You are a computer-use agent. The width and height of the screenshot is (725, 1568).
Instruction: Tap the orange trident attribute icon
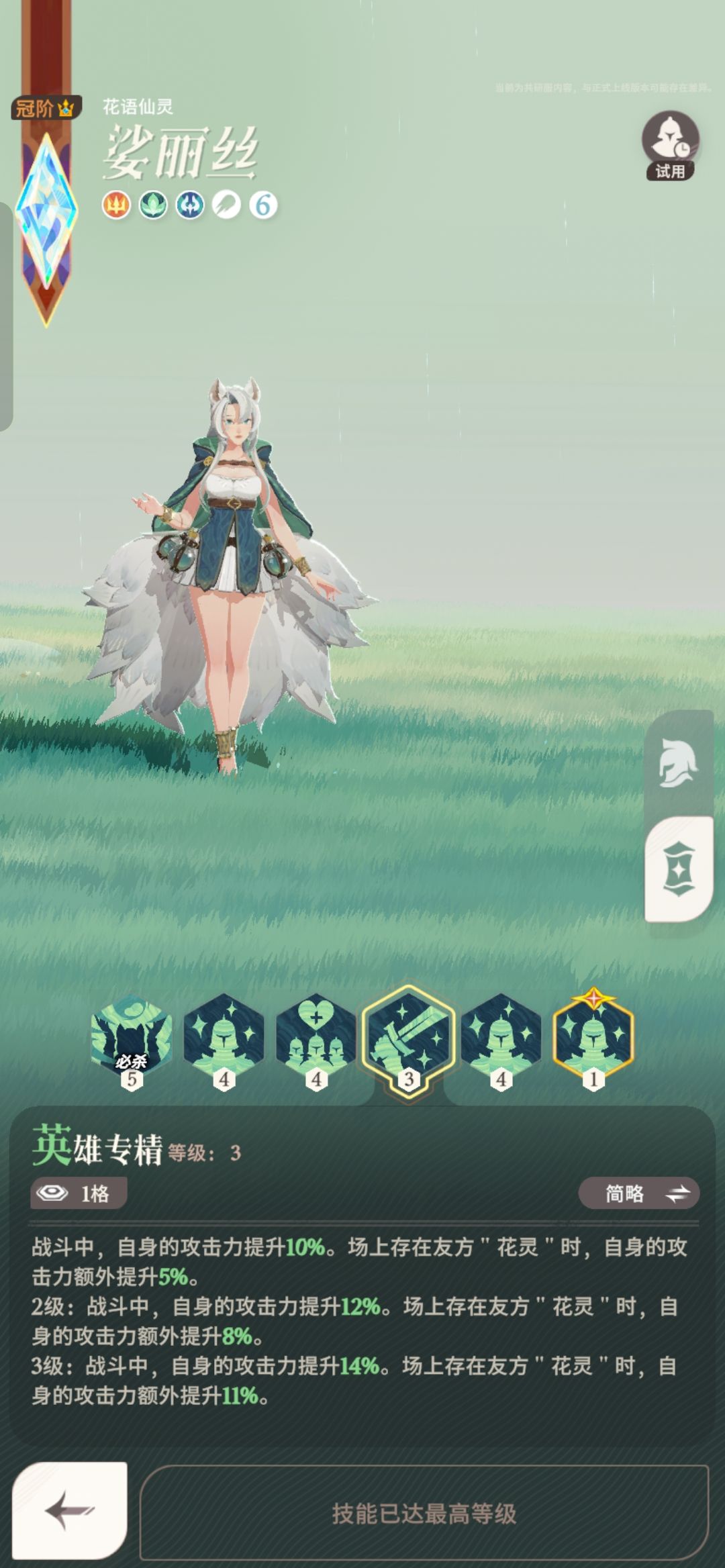tap(116, 205)
